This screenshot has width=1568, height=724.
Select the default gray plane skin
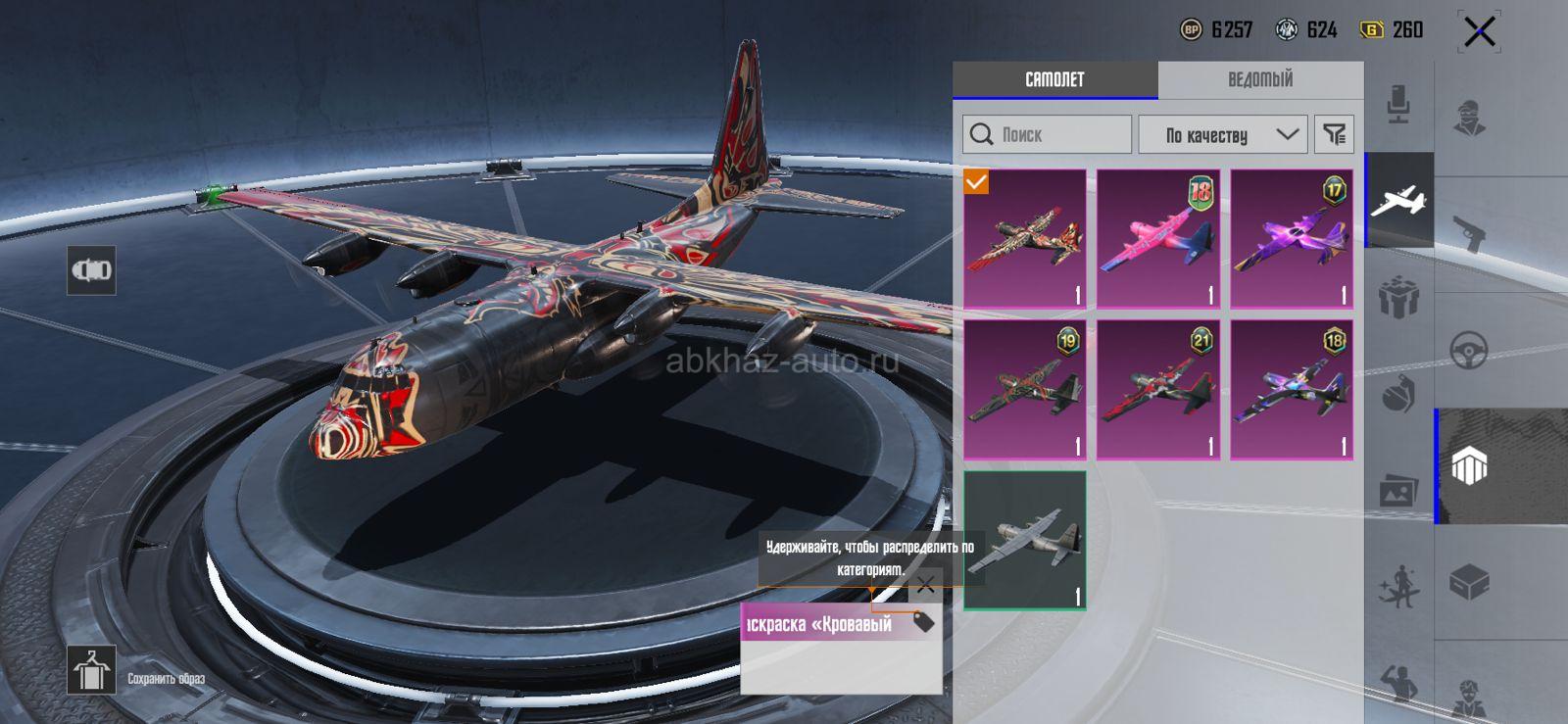click(x=1025, y=541)
